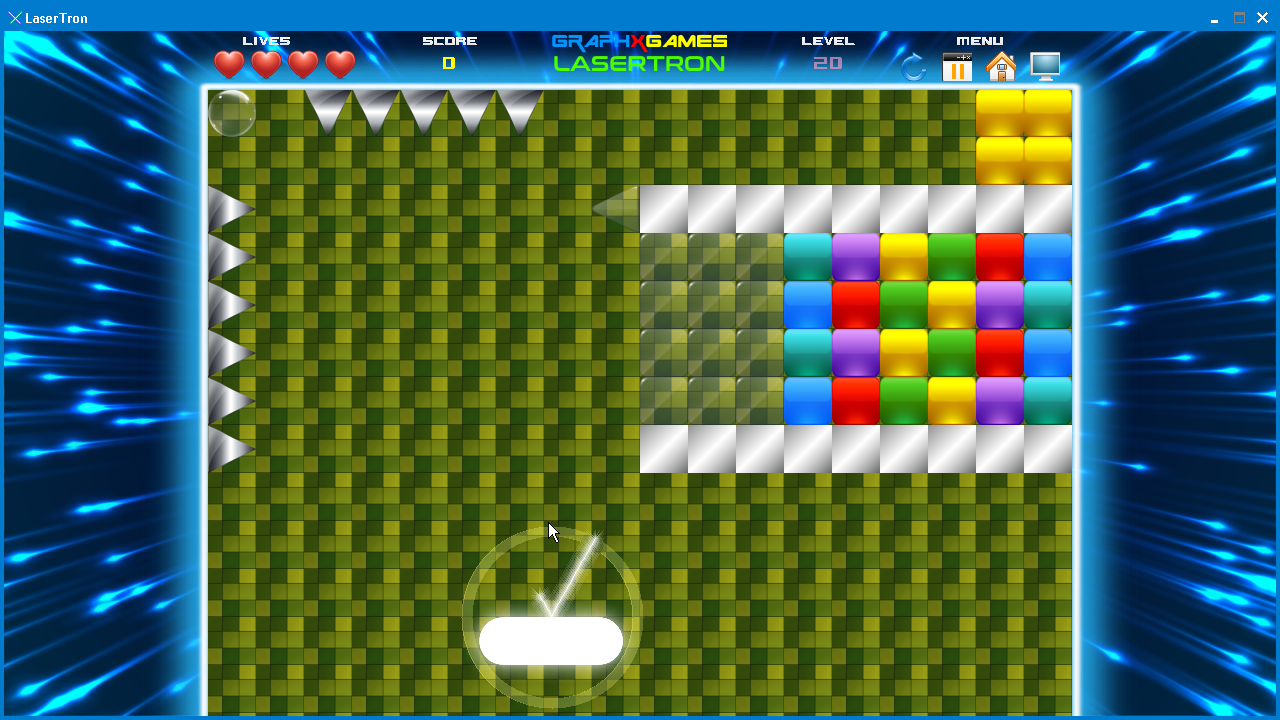This screenshot has width=1280, height=720.
Task: Minimize the LaserTron window
Action: [x=1214, y=18]
